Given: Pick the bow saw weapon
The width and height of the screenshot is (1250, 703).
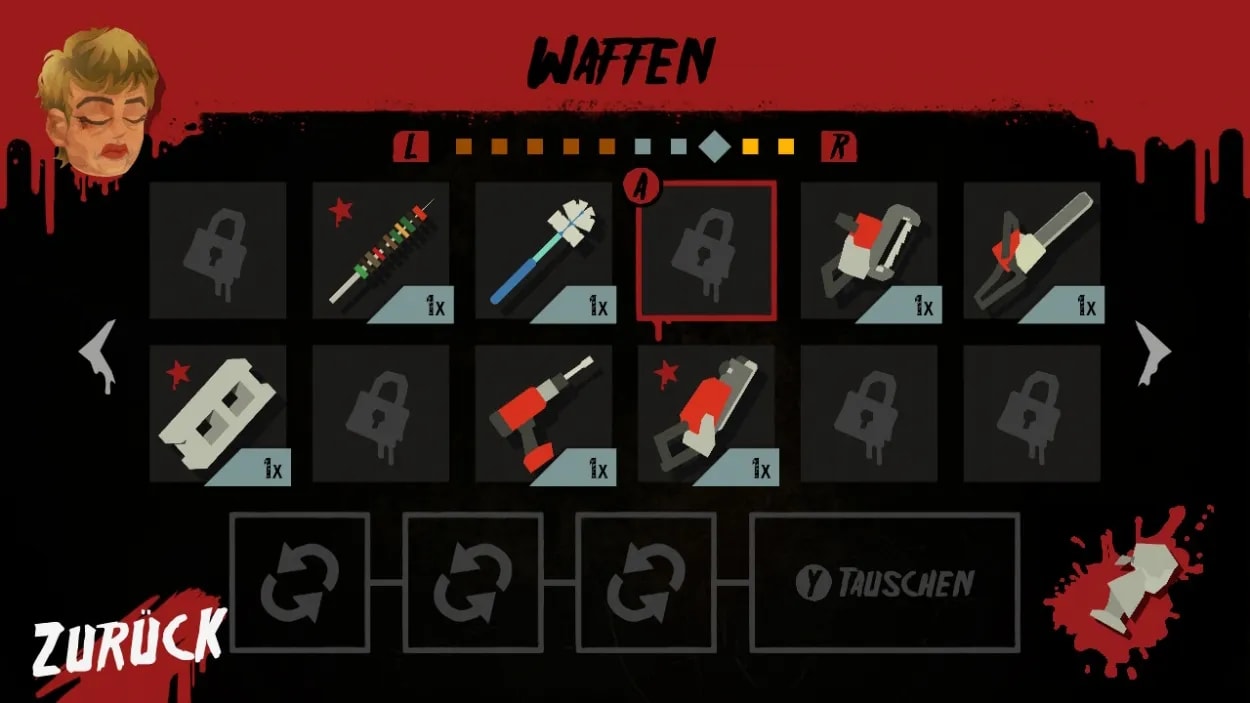Looking at the screenshot, I should coord(869,251).
